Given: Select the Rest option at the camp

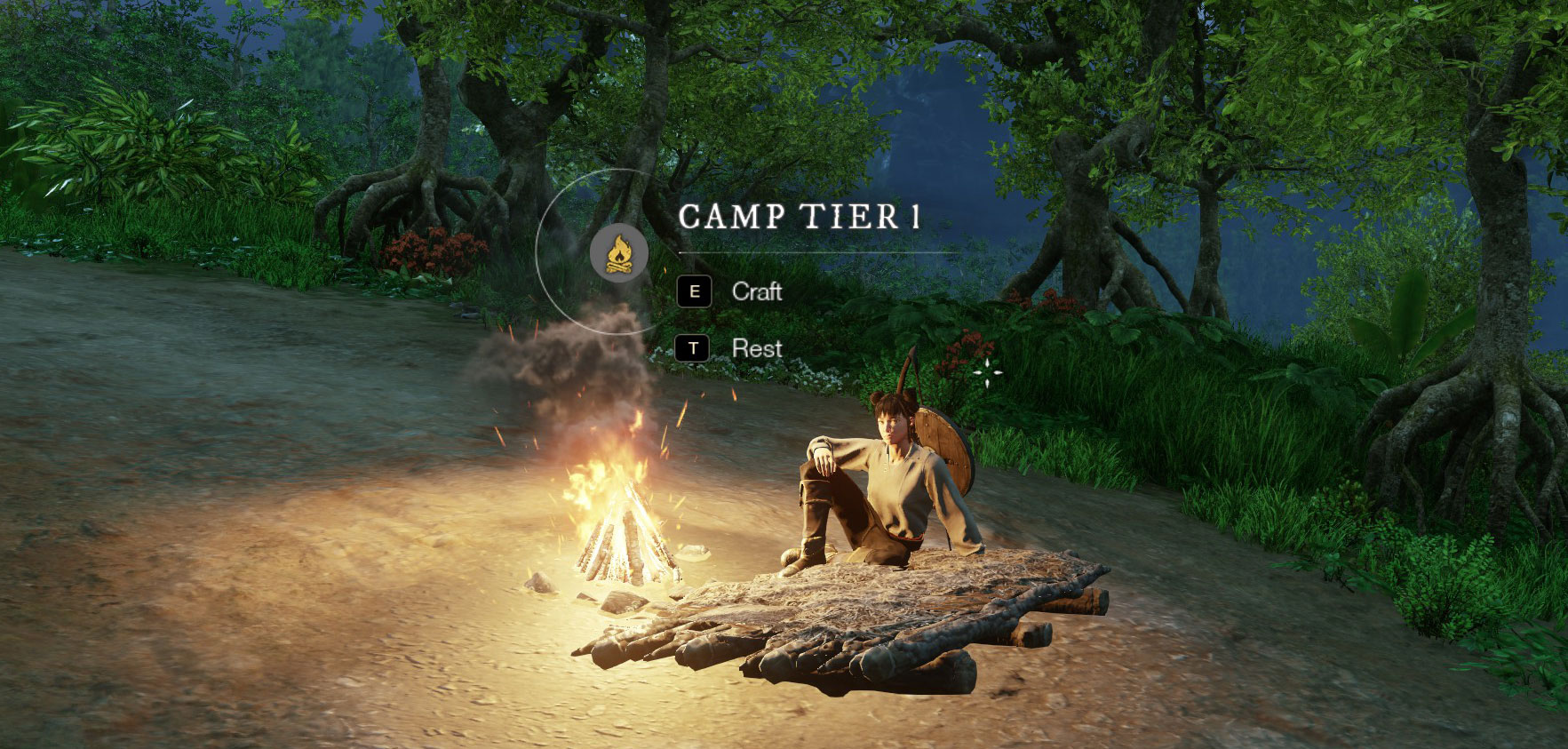Looking at the screenshot, I should pyautogui.click(x=756, y=348).
